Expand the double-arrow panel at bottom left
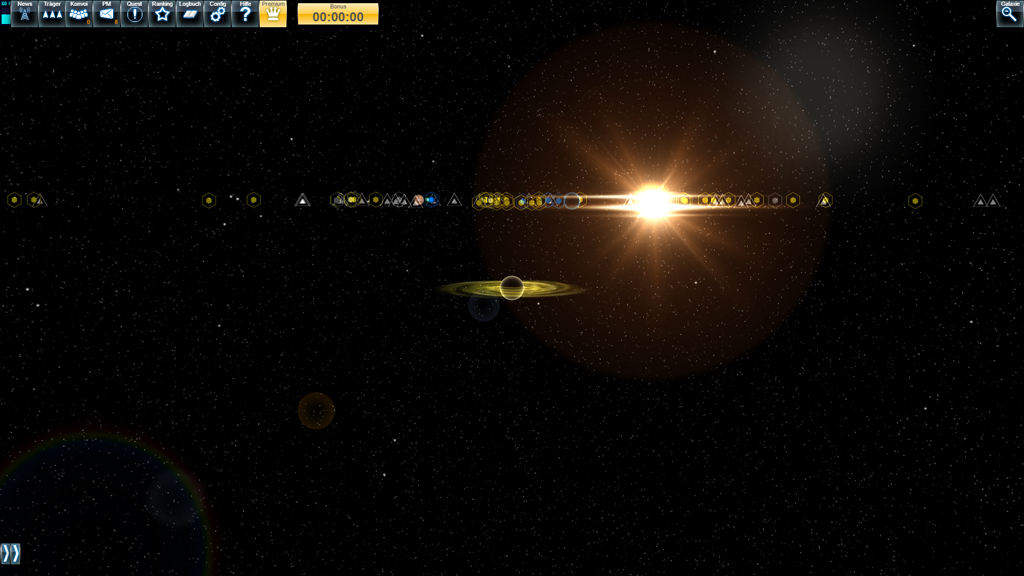The image size is (1024, 576). click(10, 553)
